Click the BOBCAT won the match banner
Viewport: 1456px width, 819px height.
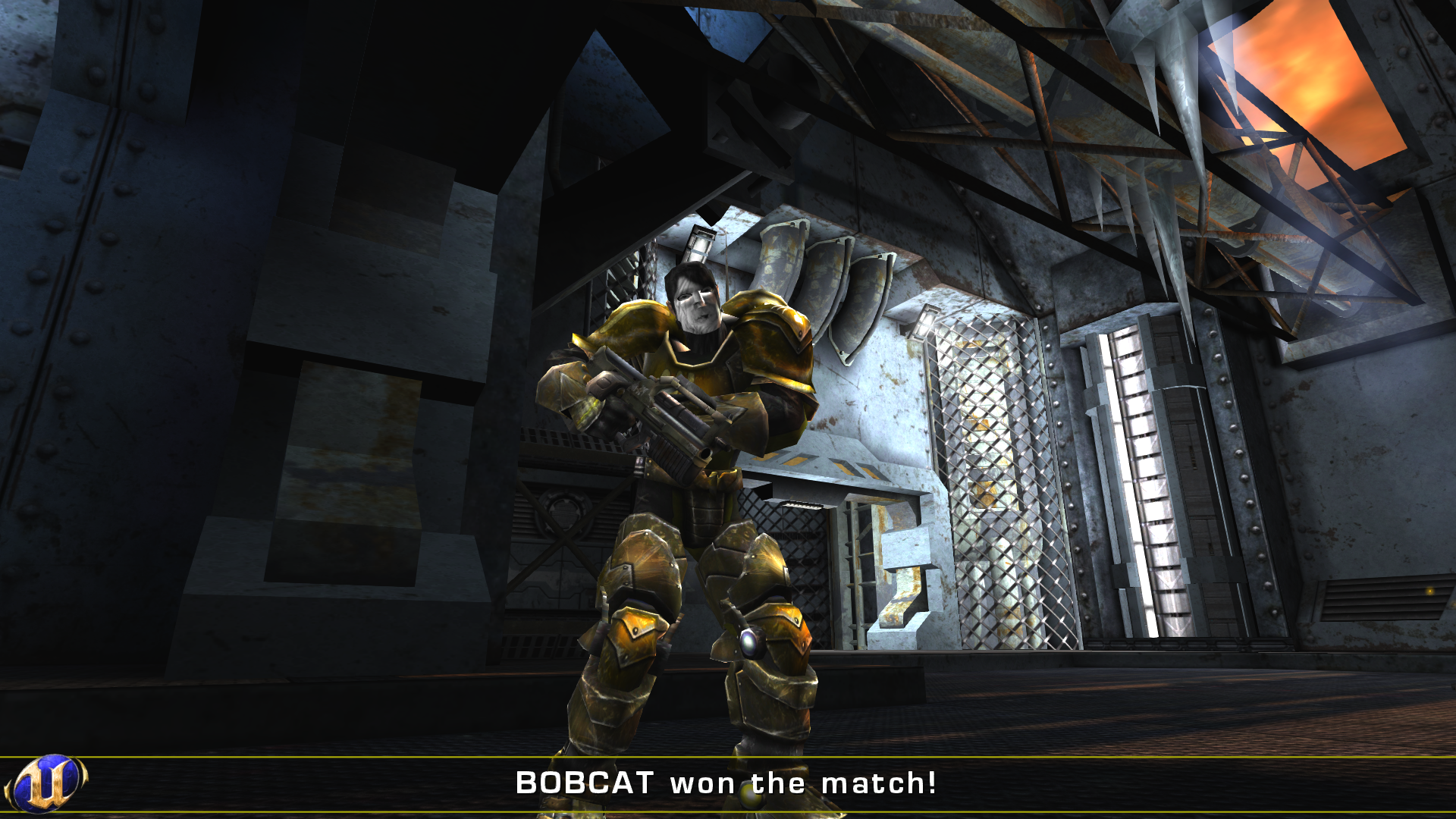[728, 784]
